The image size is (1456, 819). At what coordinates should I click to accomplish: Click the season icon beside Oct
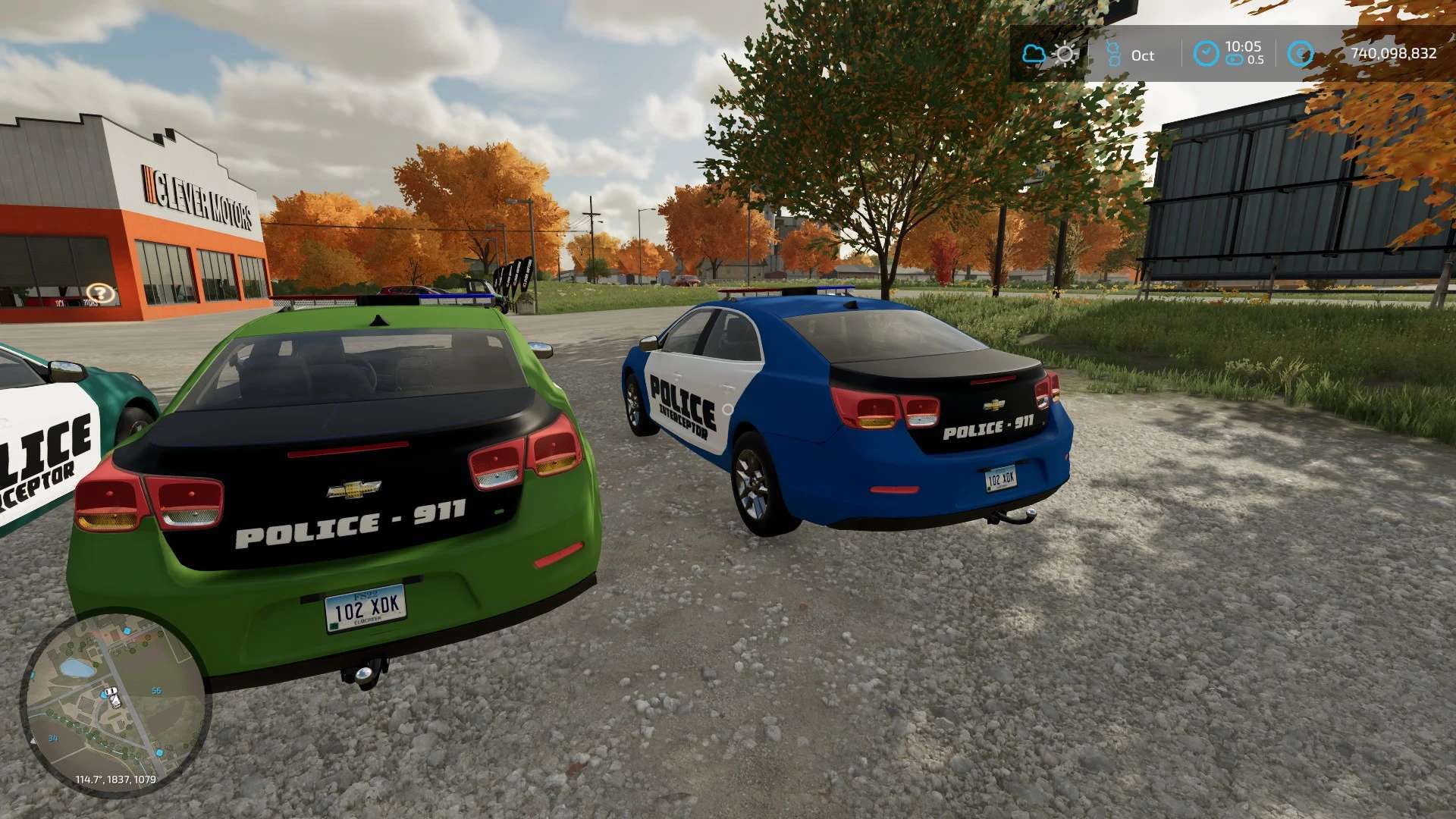pyautogui.click(x=1113, y=54)
